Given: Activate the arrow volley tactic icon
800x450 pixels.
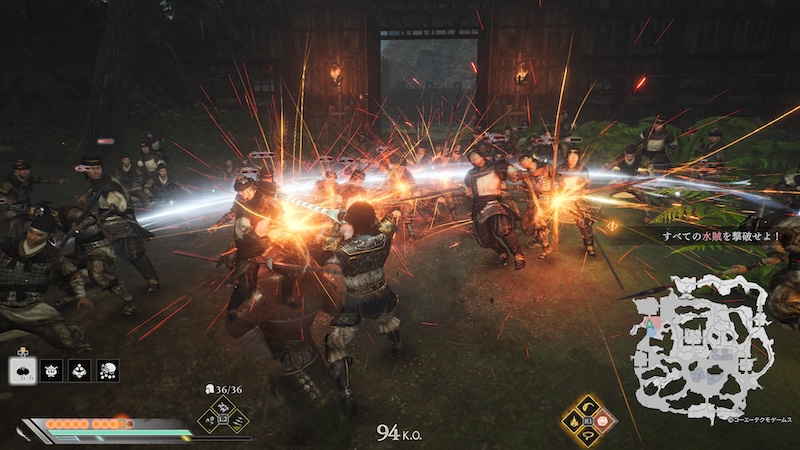Looking at the screenshot, I should (x=238, y=421).
